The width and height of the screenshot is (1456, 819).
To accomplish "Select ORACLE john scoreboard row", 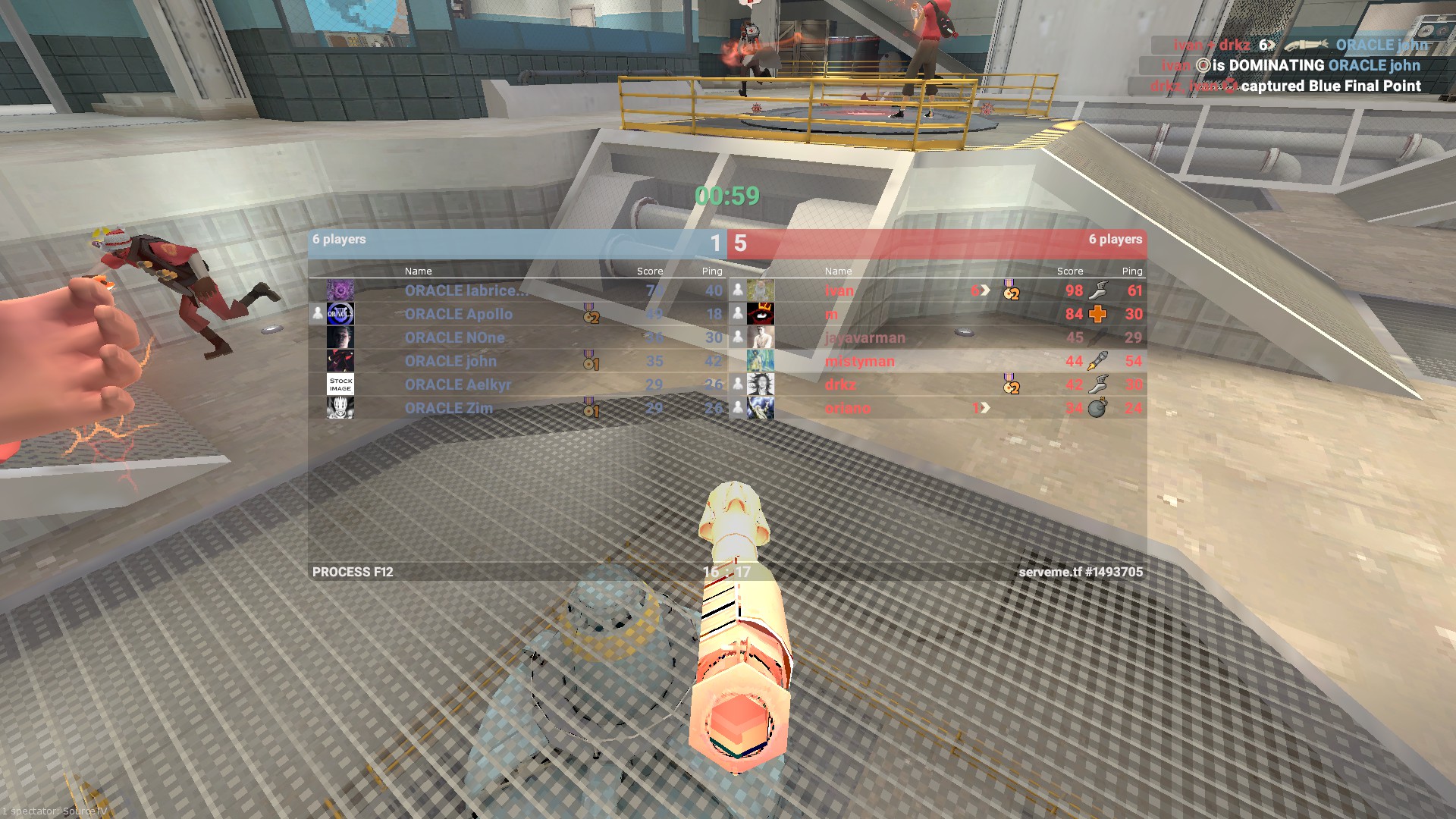I will point(450,361).
